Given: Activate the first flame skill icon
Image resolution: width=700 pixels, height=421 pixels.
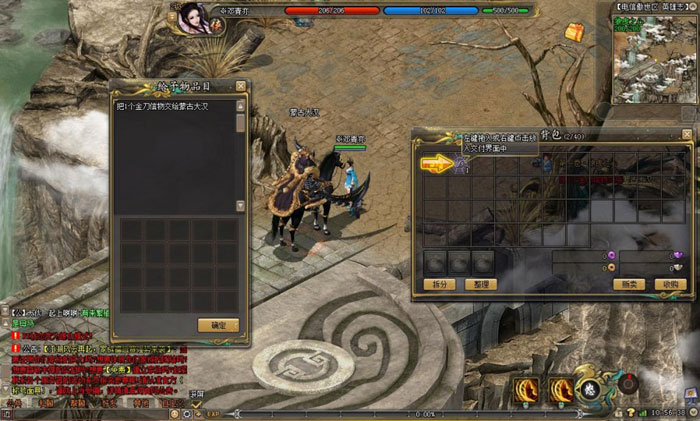Looking at the screenshot, I should coord(527,388).
